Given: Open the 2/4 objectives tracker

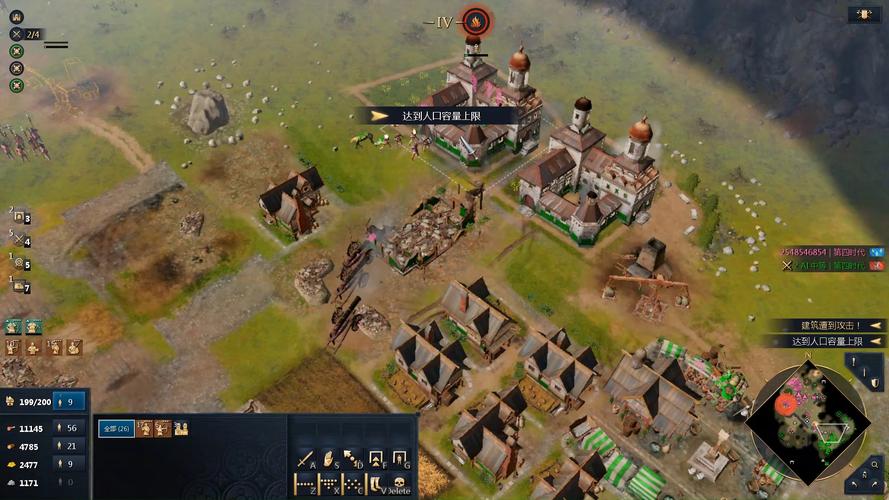Looking at the screenshot, I should pos(26,34).
